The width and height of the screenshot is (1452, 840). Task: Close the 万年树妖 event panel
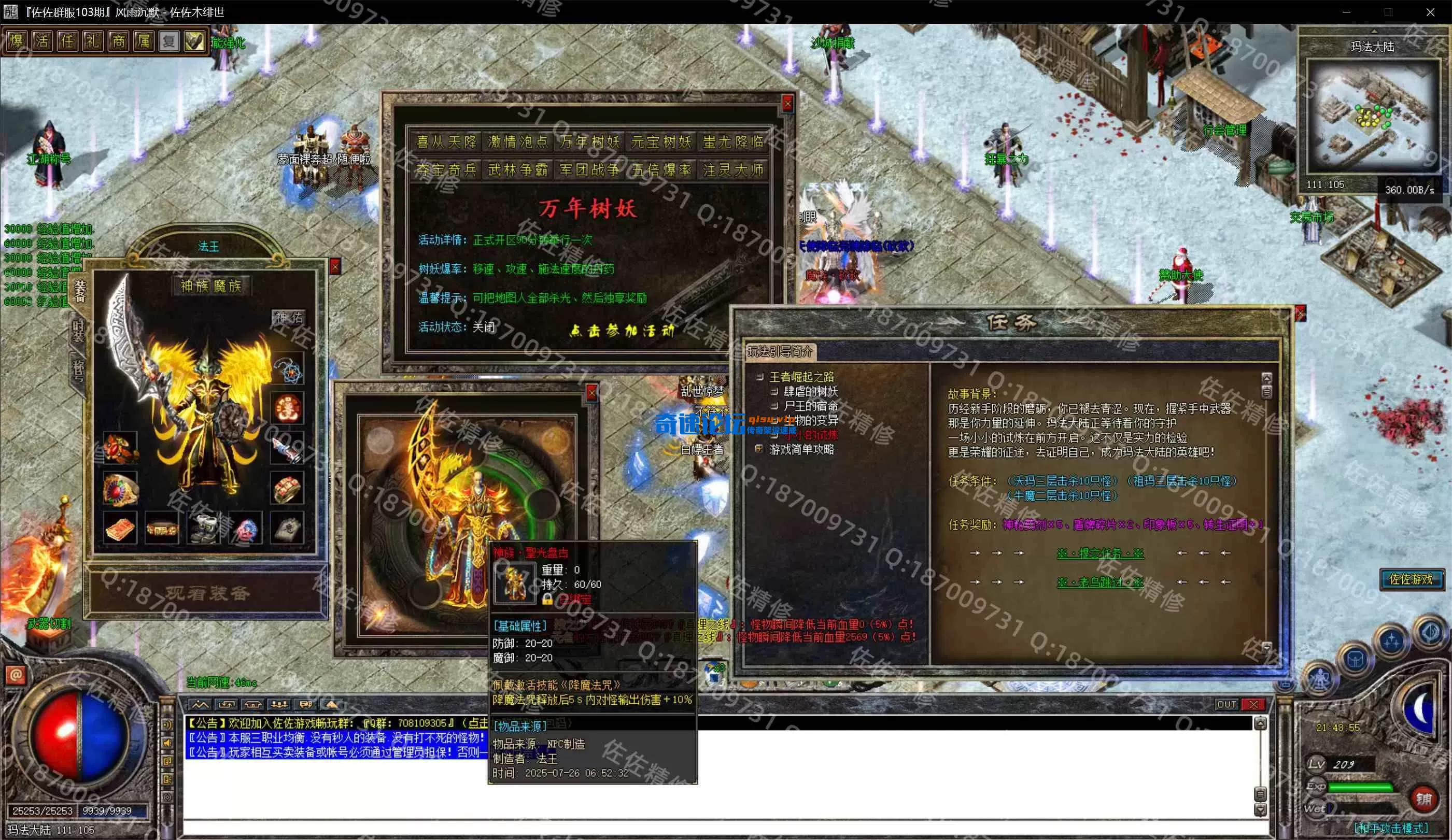pos(787,104)
